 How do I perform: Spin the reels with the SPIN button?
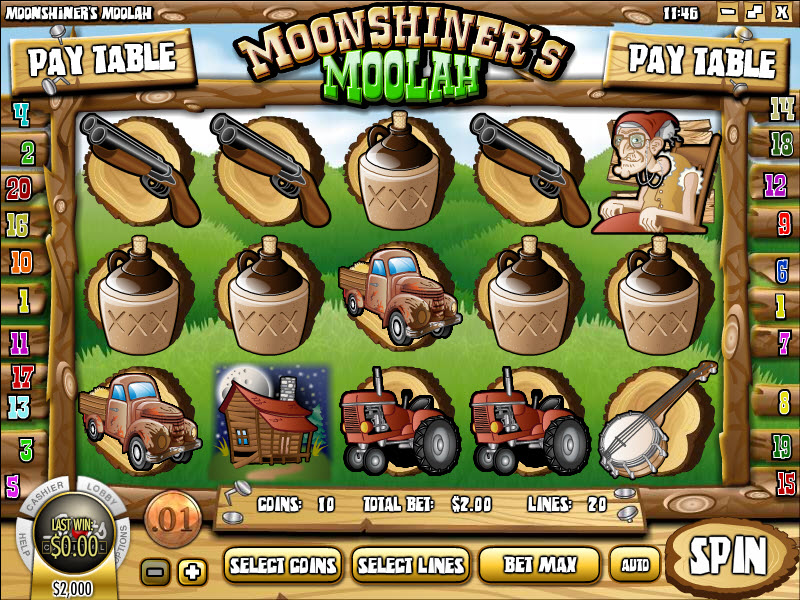pyautogui.click(x=730, y=553)
